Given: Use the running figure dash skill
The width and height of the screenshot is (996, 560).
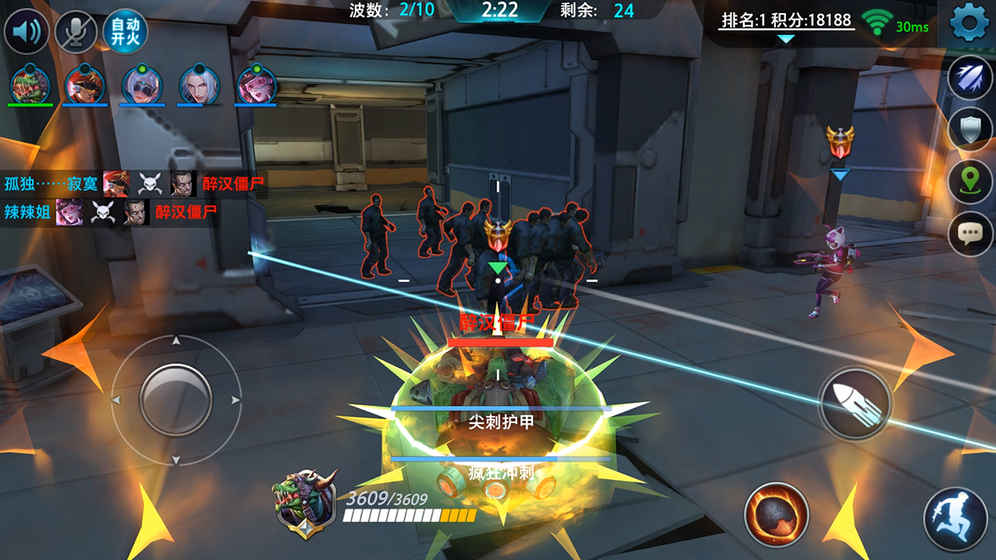Looking at the screenshot, I should click(x=955, y=519).
